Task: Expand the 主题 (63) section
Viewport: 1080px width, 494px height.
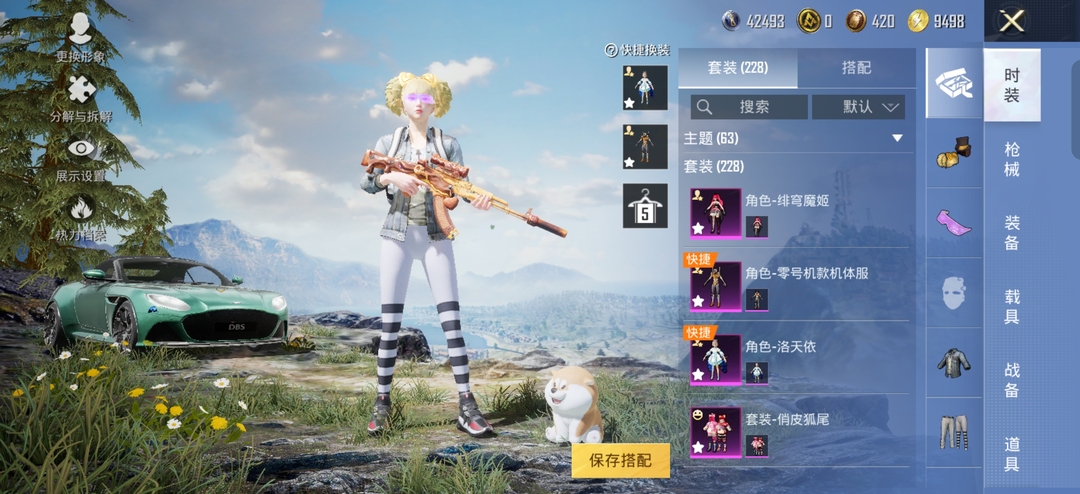Action: point(896,138)
